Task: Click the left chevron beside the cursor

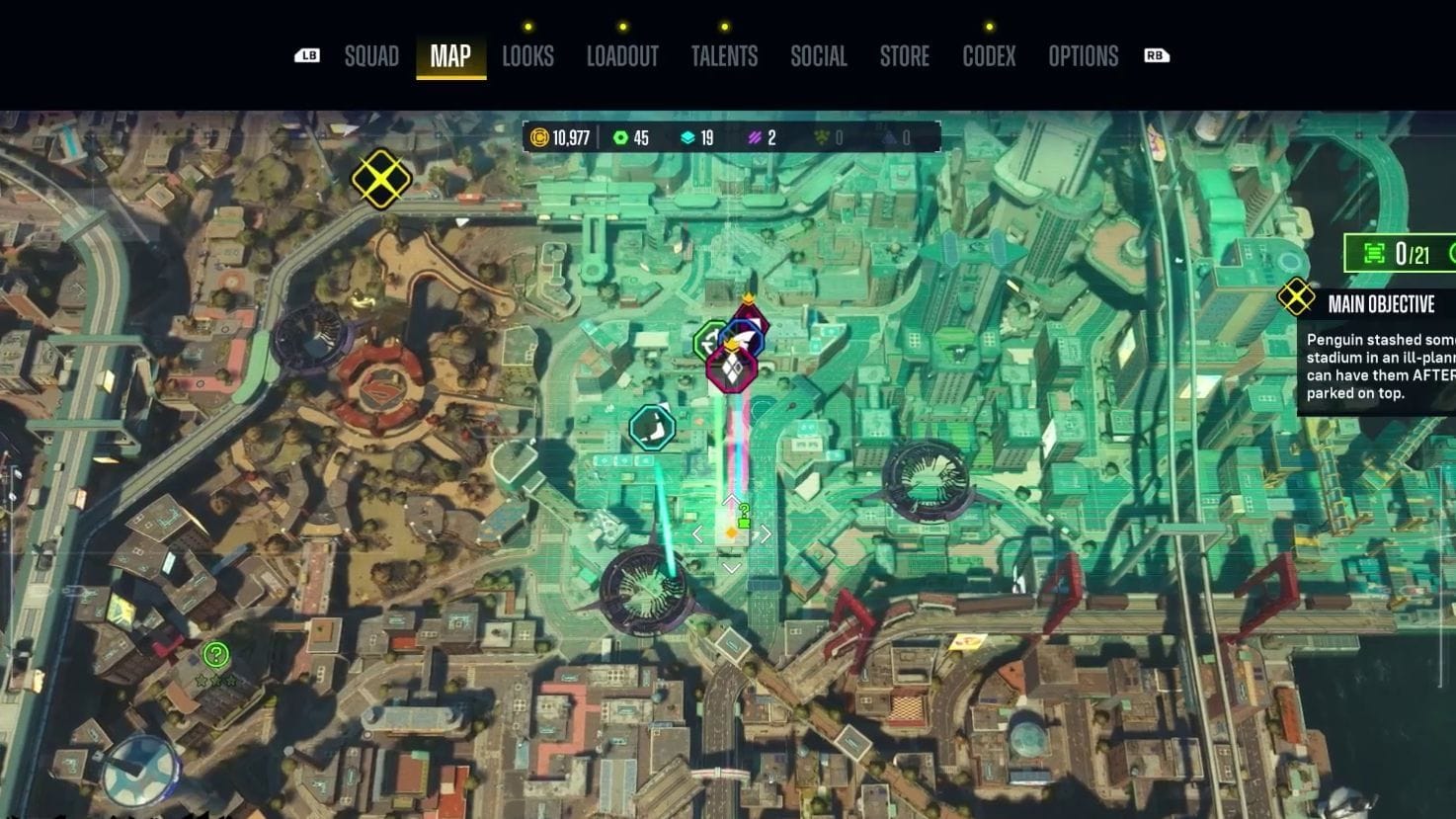Action: [699, 533]
